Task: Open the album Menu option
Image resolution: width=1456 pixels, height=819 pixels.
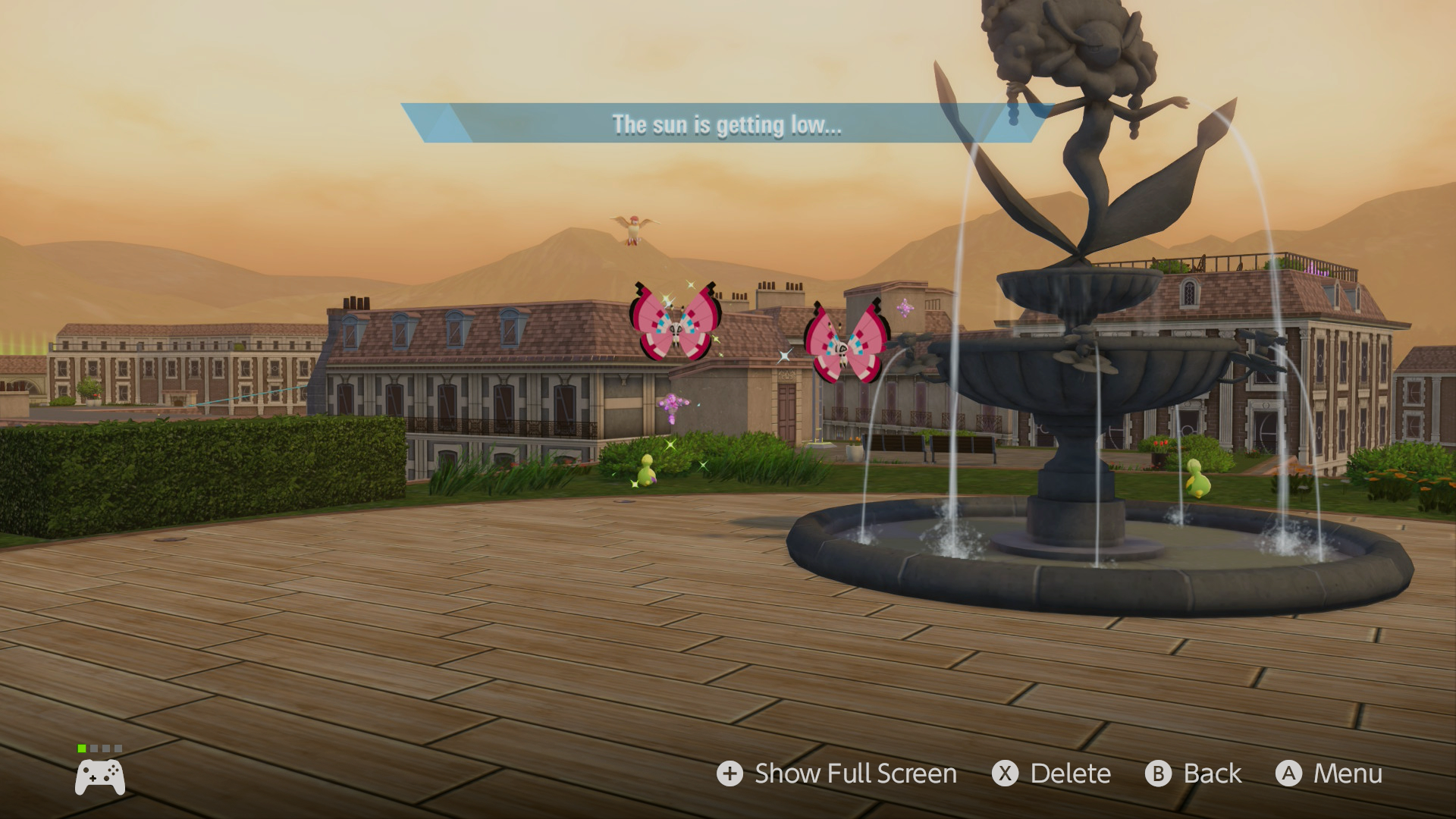Action: [x=1329, y=773]
